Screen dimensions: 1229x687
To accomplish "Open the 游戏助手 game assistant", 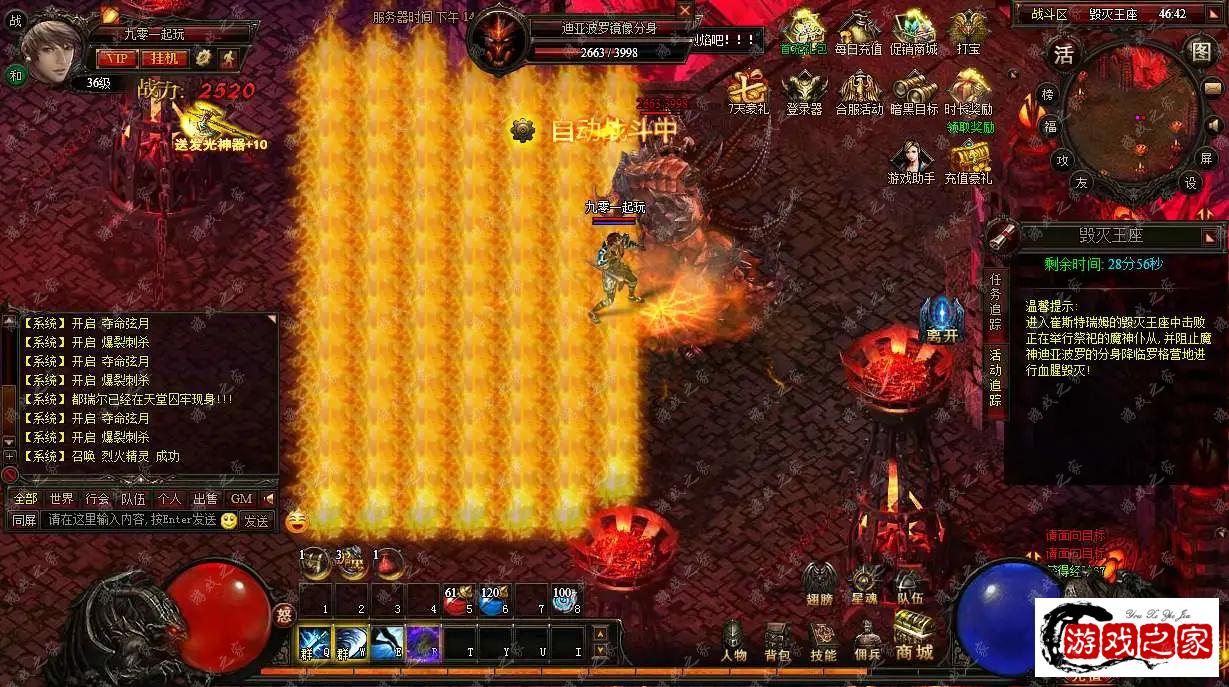I will point(911,163).
